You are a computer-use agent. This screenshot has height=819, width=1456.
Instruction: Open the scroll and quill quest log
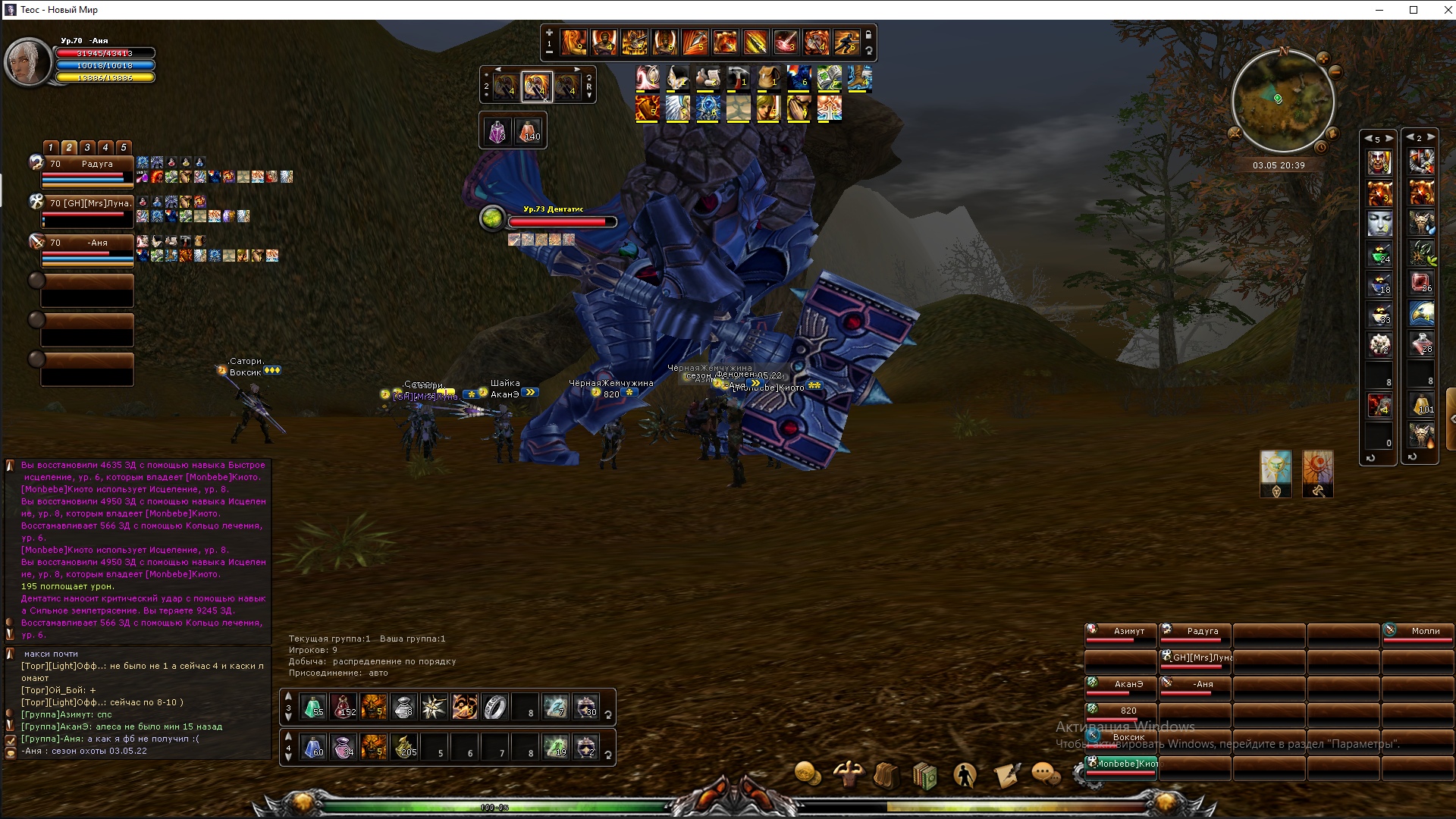coord(1006,776)
